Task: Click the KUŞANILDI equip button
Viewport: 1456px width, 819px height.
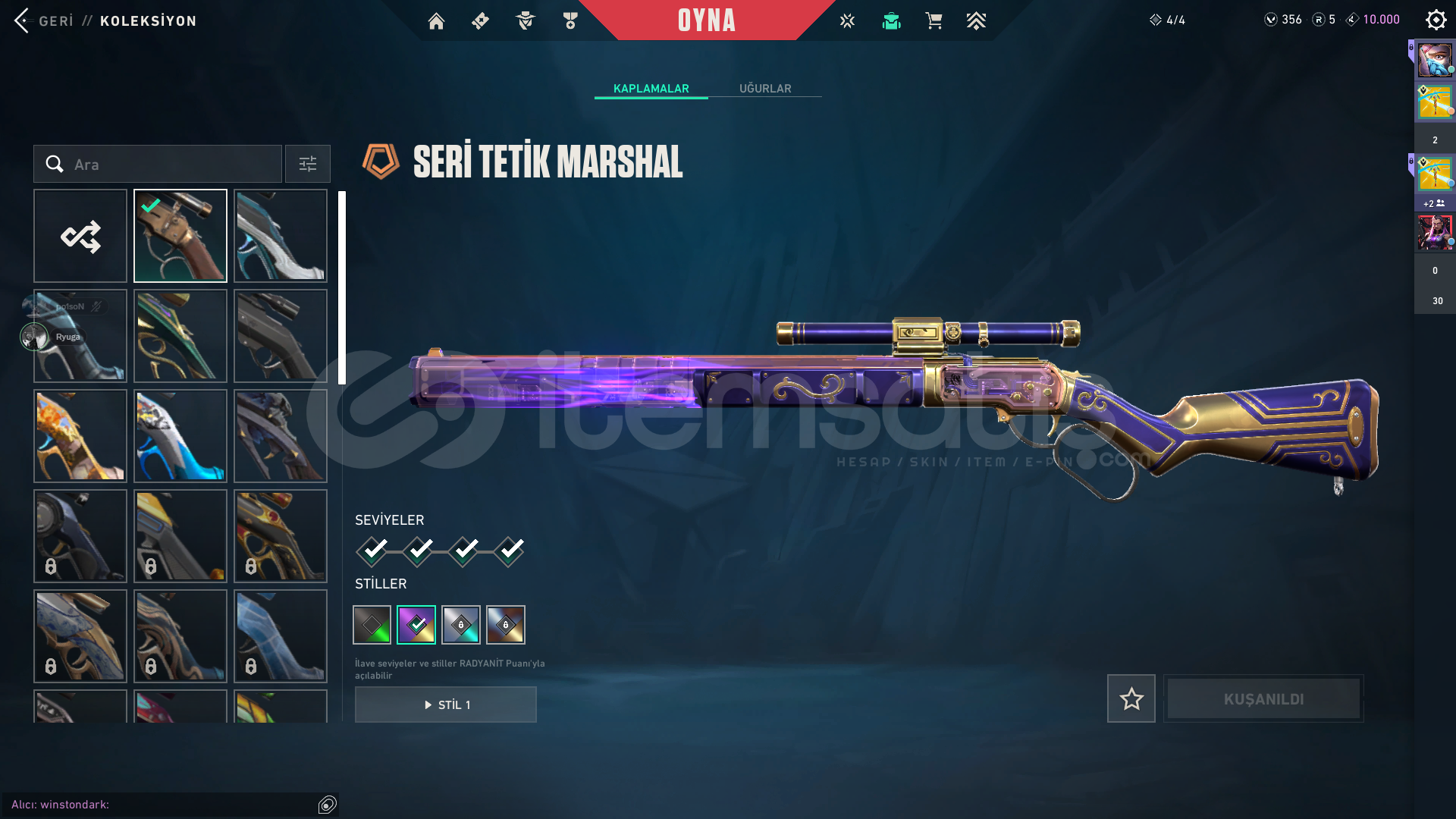Action: coord(1263,698)
